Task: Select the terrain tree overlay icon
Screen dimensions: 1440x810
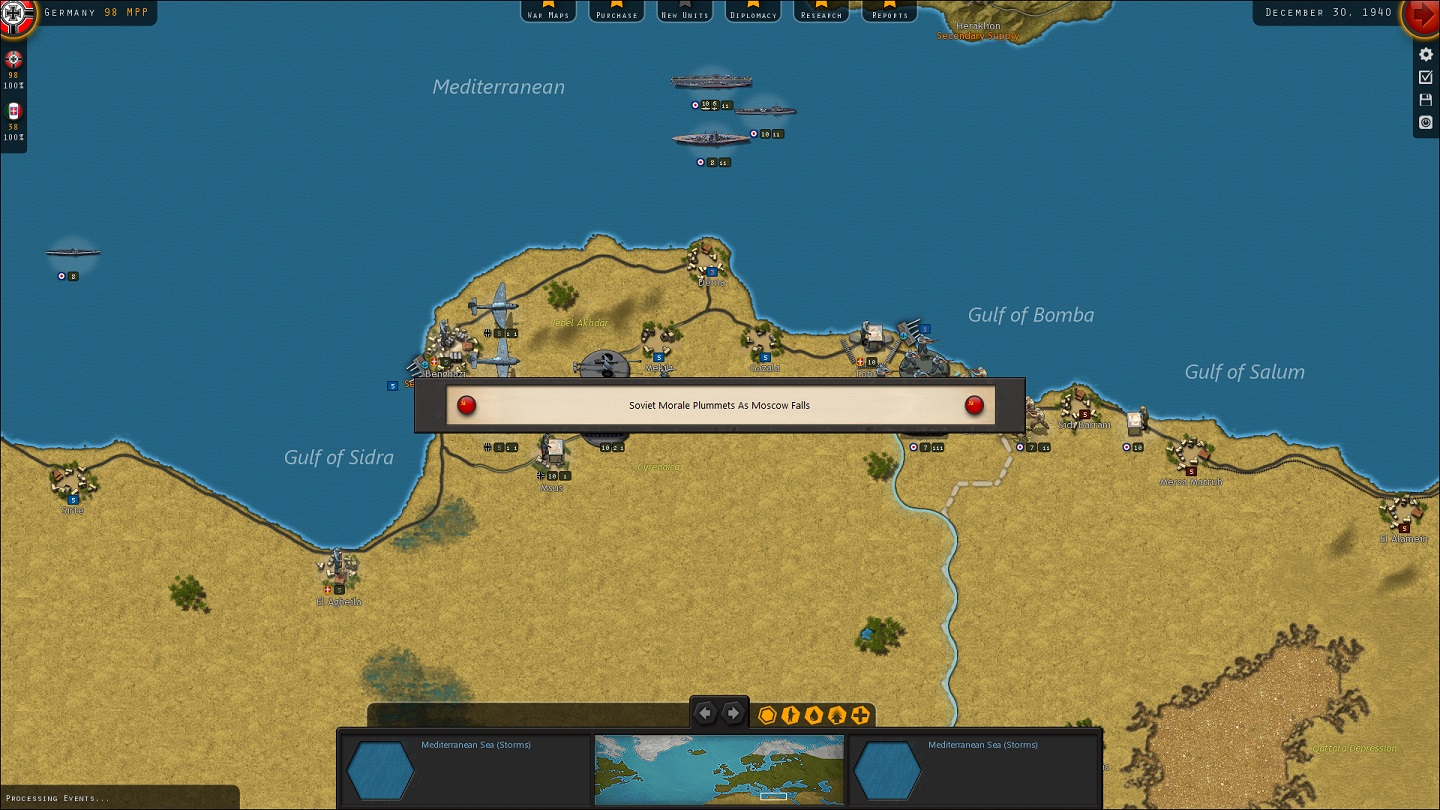Action: (835, 715)
